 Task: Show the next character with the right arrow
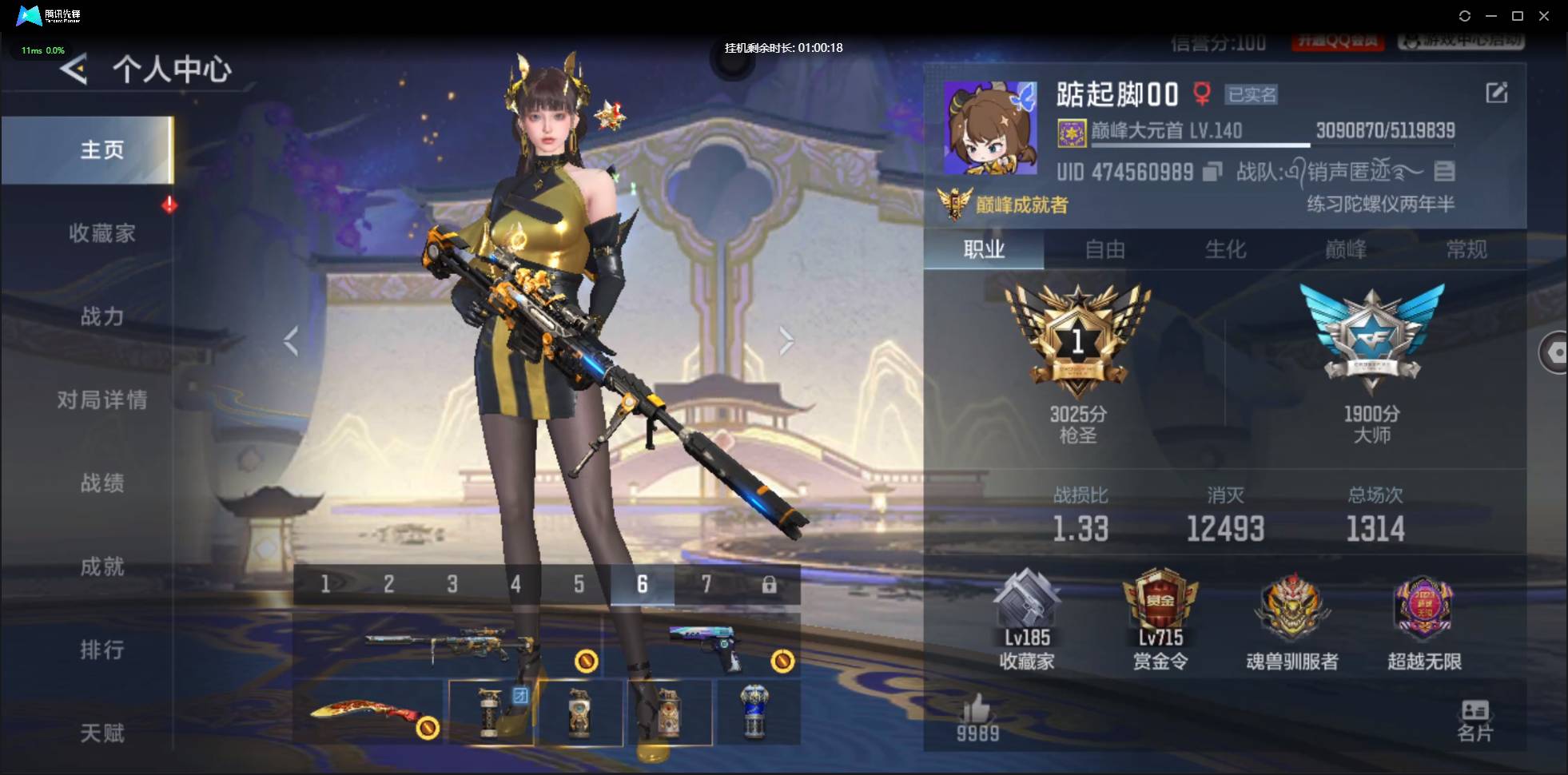tap(786, 340)
